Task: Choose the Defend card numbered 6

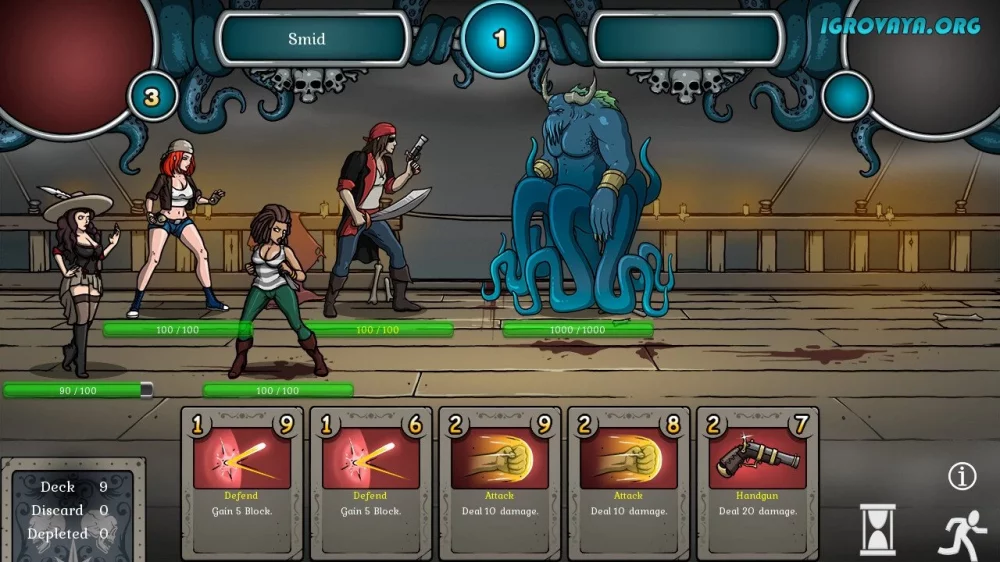Action: pos(370,482)
